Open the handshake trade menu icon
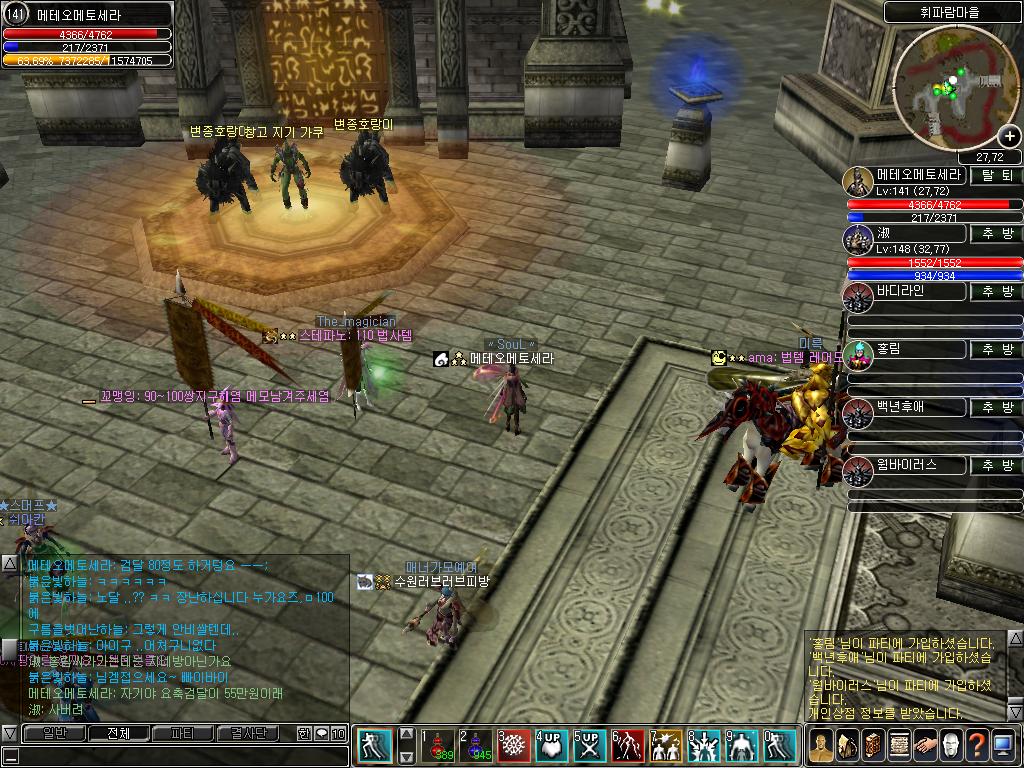Image resolution: width=1024 pixels, height=768 pixels. coord(925,746)
